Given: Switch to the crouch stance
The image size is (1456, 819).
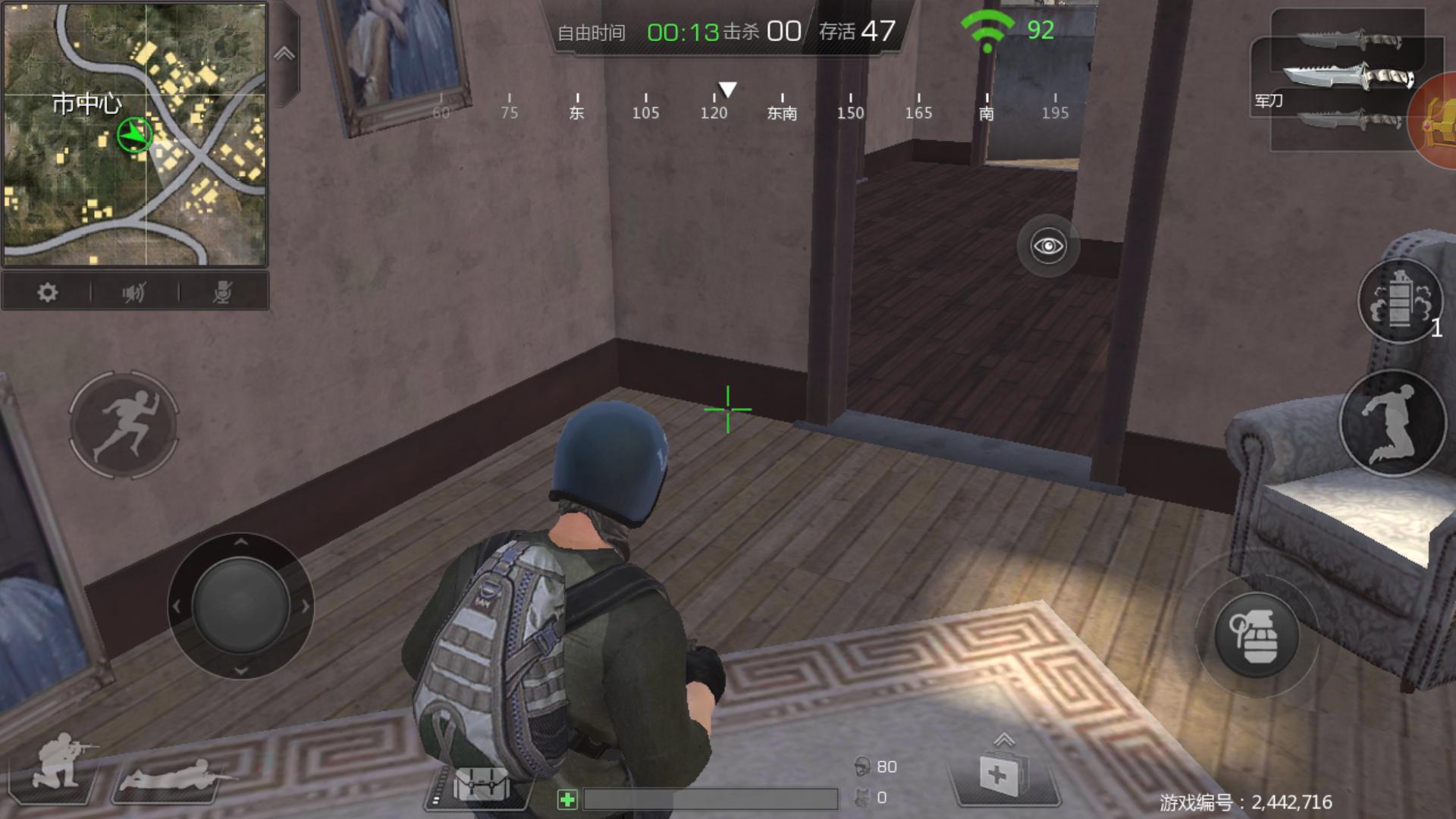Looking at the screenshot, I should (x=58, y=762).
